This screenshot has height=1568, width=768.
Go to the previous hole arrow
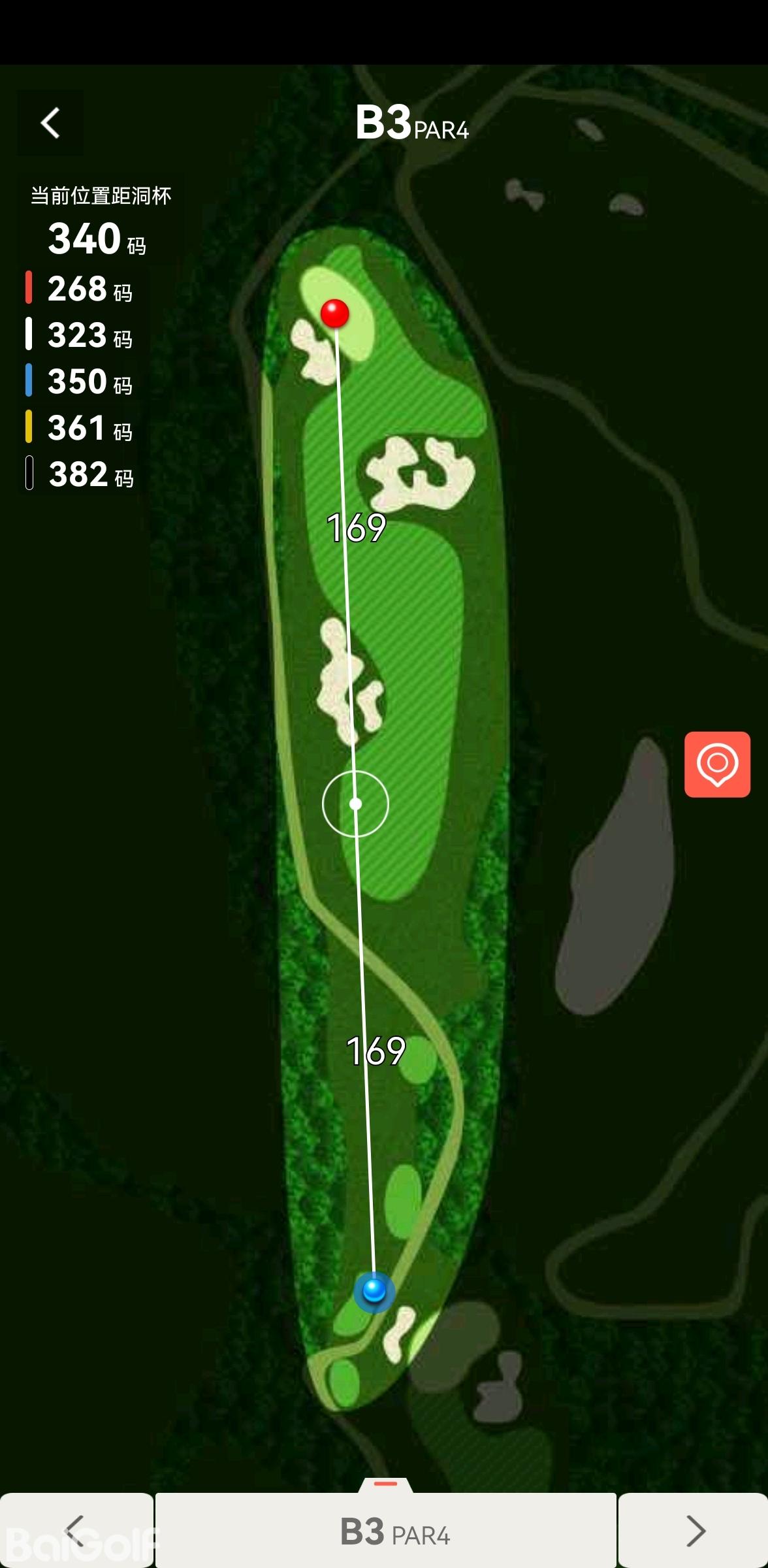[x=76, y=1530]
